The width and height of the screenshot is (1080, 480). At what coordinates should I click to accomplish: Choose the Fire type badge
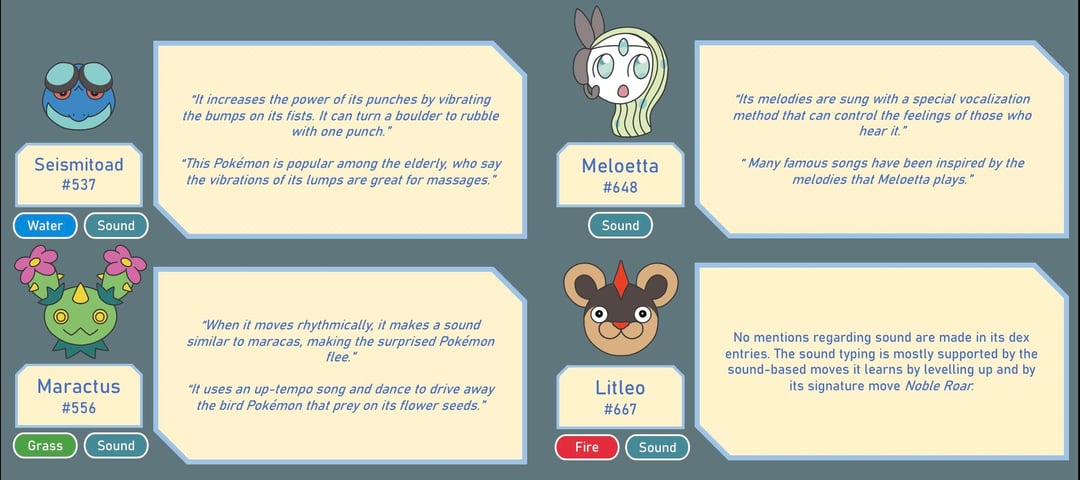click(587, 447)
